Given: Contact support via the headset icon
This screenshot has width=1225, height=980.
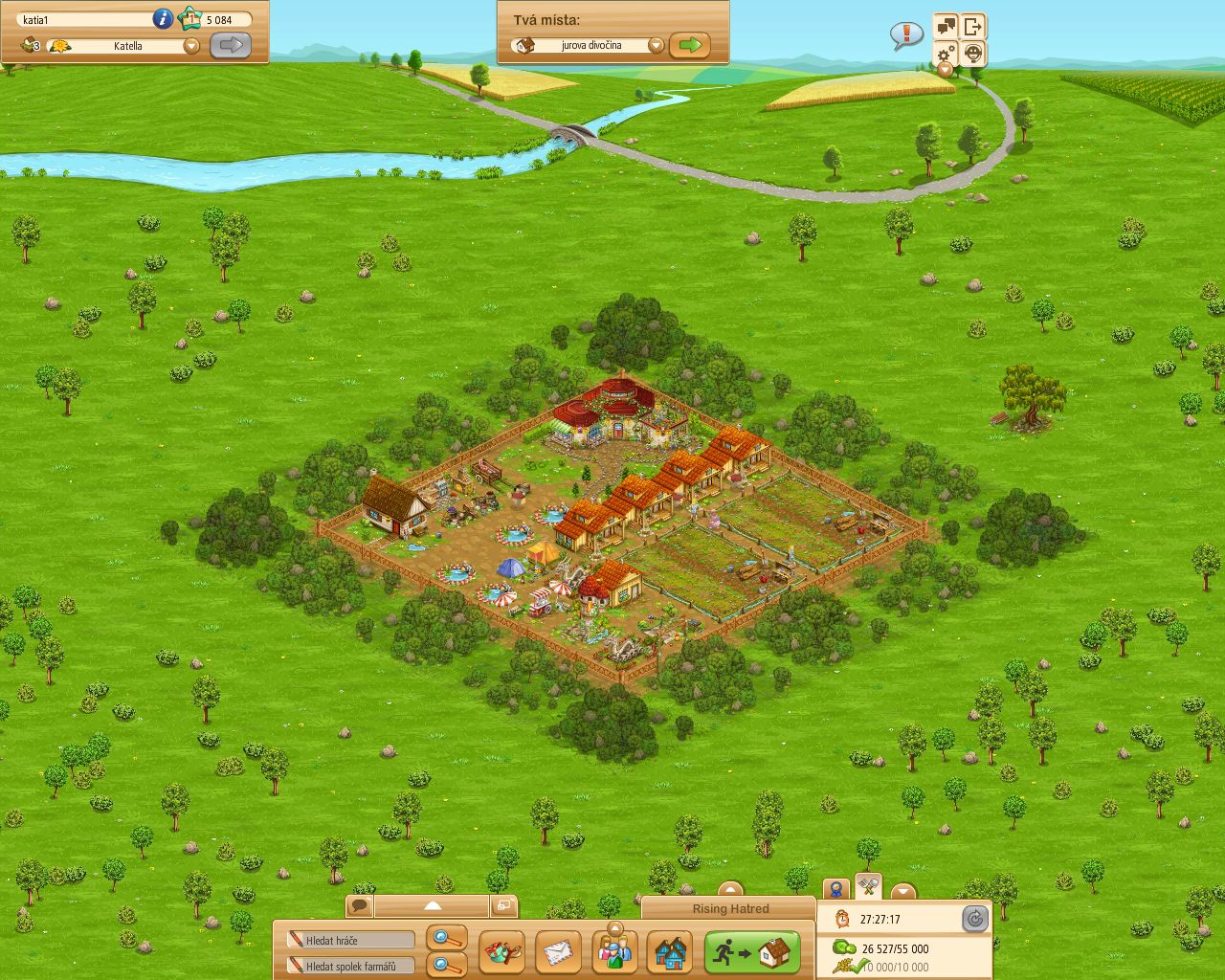Looking at the screenshot, I should pyautogui.click(x=972, y=55).
